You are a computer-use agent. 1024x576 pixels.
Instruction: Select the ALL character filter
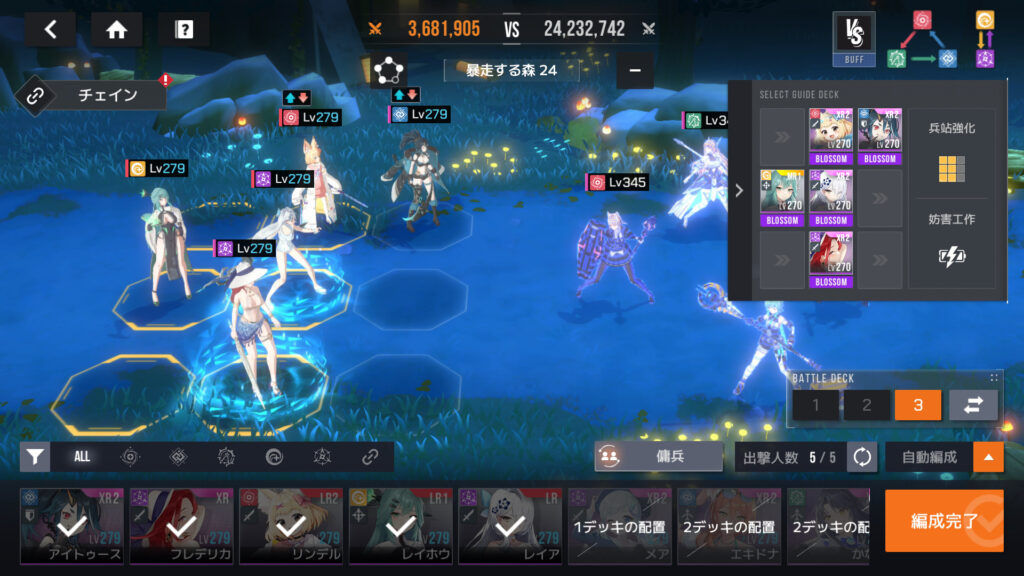[82, 457]
